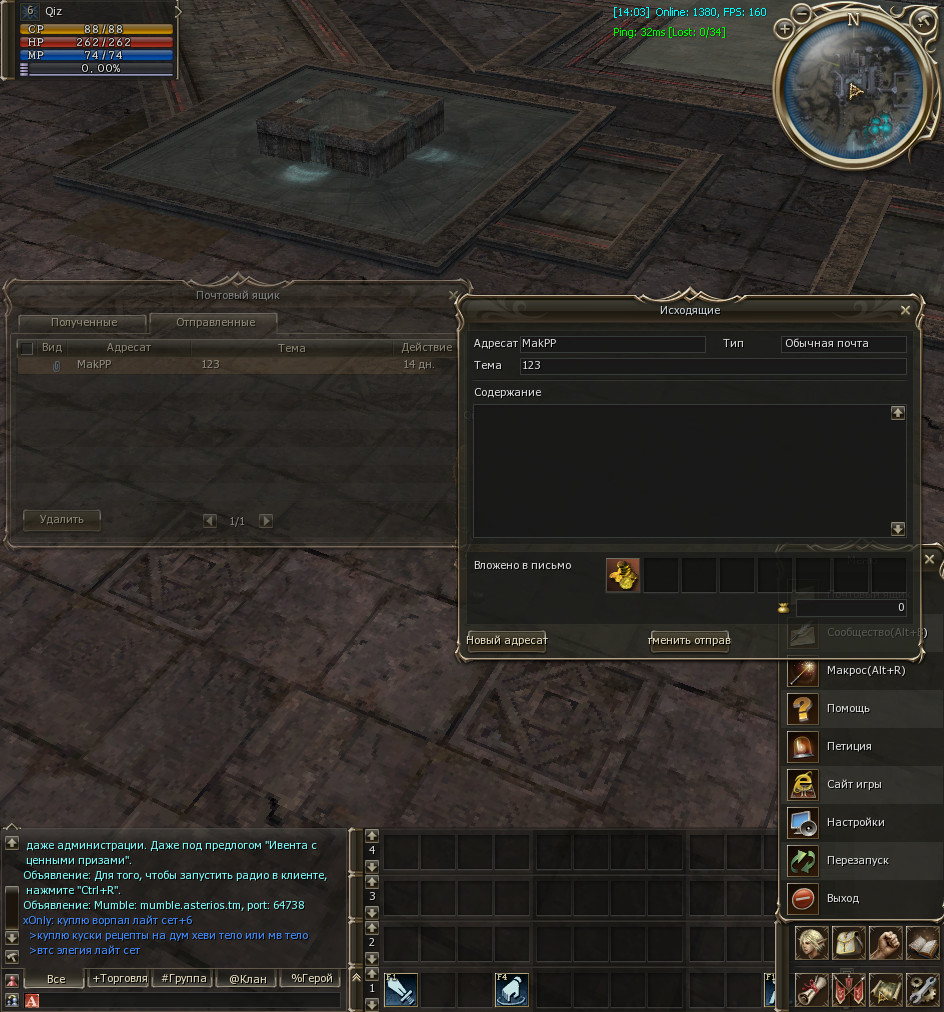This screenshot has width=944, height=1012.
Task: Select the attached gold item in the letter
Action: (x=623, y=575)
